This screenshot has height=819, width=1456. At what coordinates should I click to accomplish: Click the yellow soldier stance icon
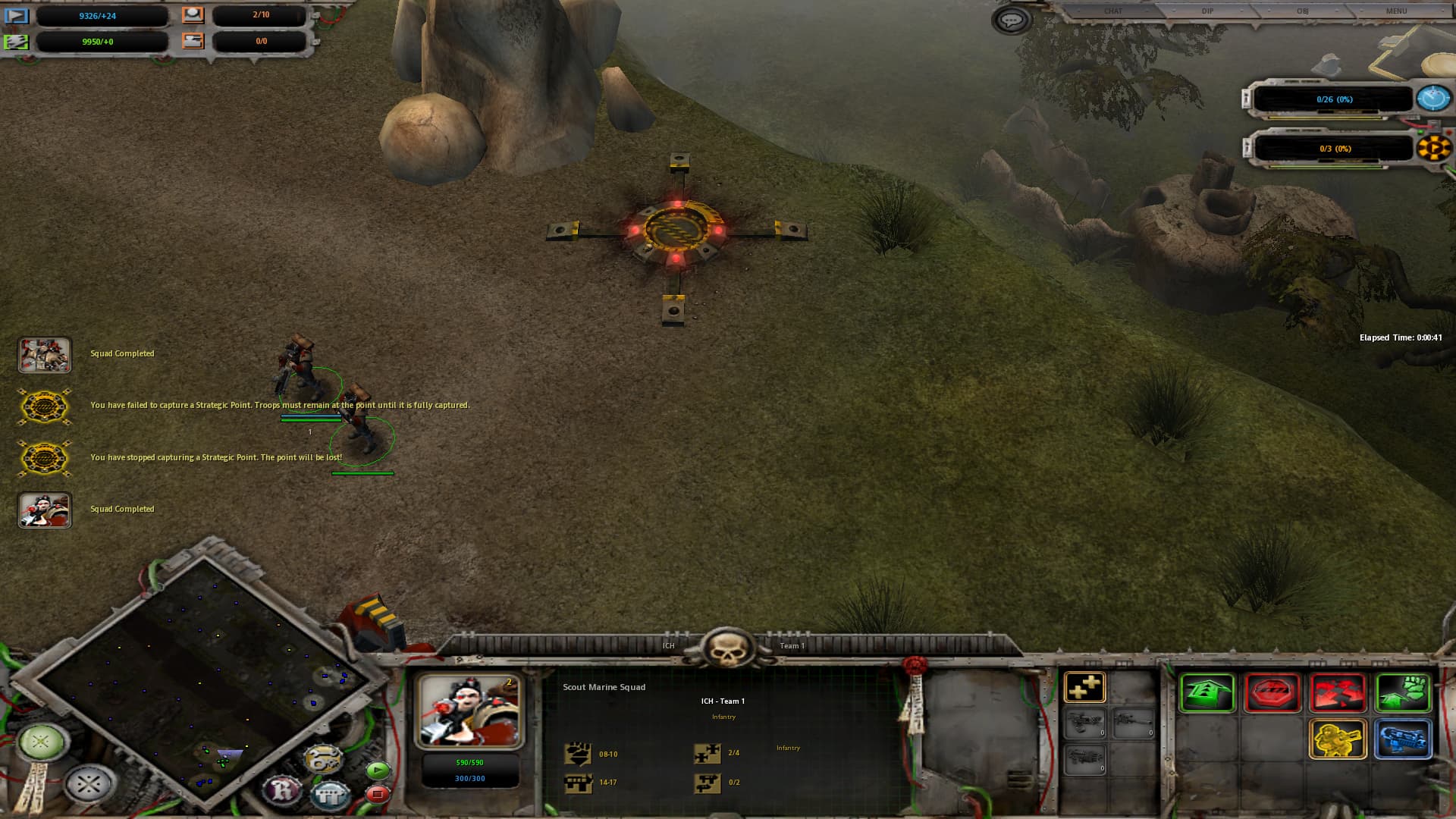coord(1338,739)
